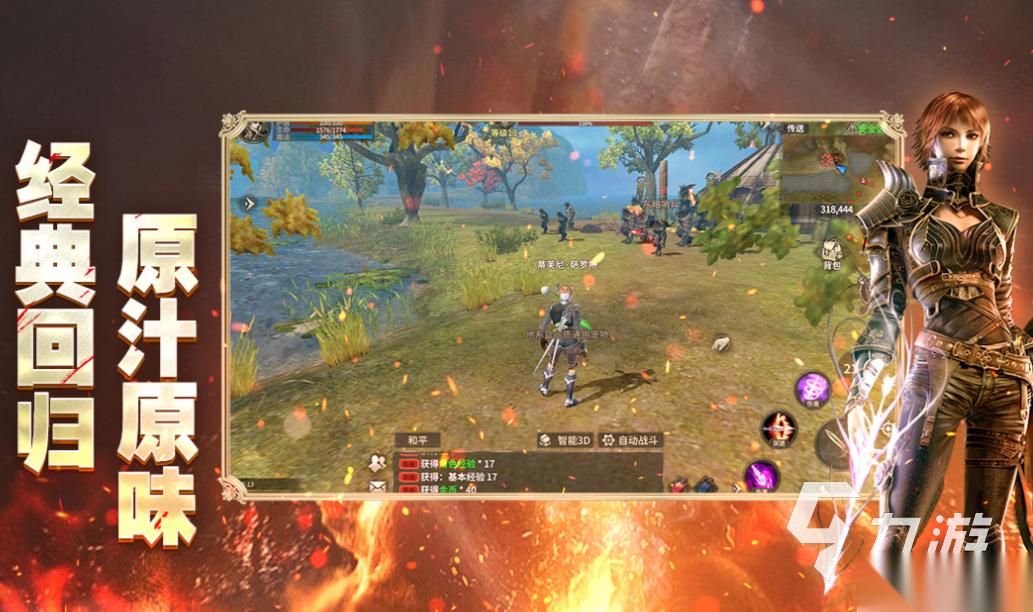Use the red 突进 dash skill
Screen dimensions: 1033x612
(x=779, y=428)
